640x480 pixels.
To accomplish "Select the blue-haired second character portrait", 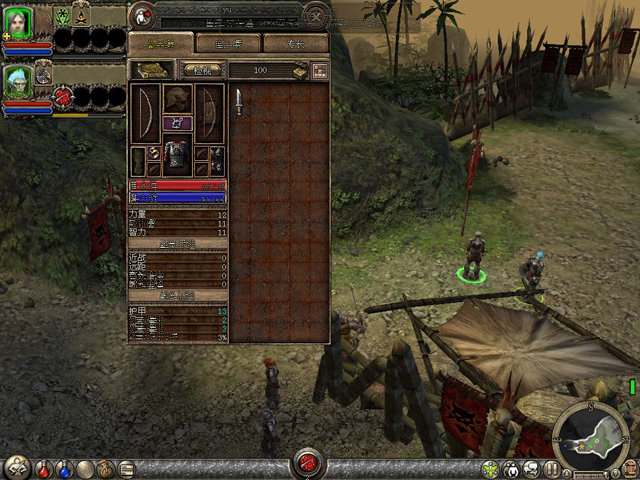I will (19, 81).
